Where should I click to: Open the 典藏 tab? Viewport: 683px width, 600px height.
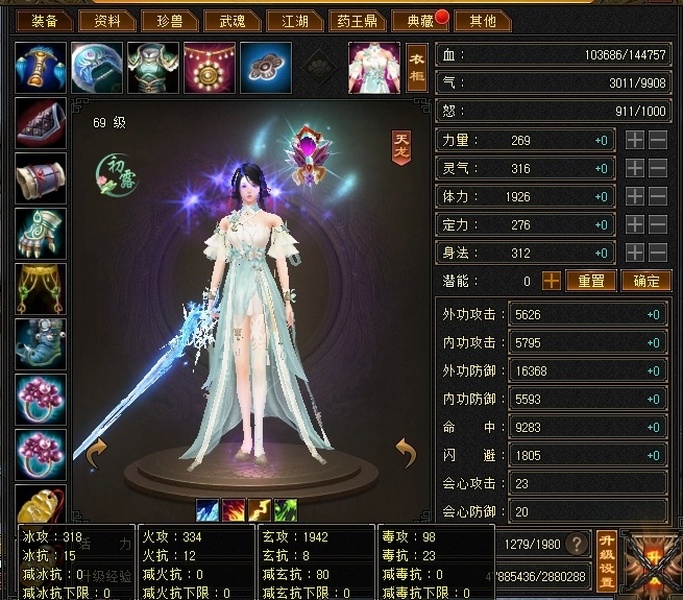click(414, 20)
